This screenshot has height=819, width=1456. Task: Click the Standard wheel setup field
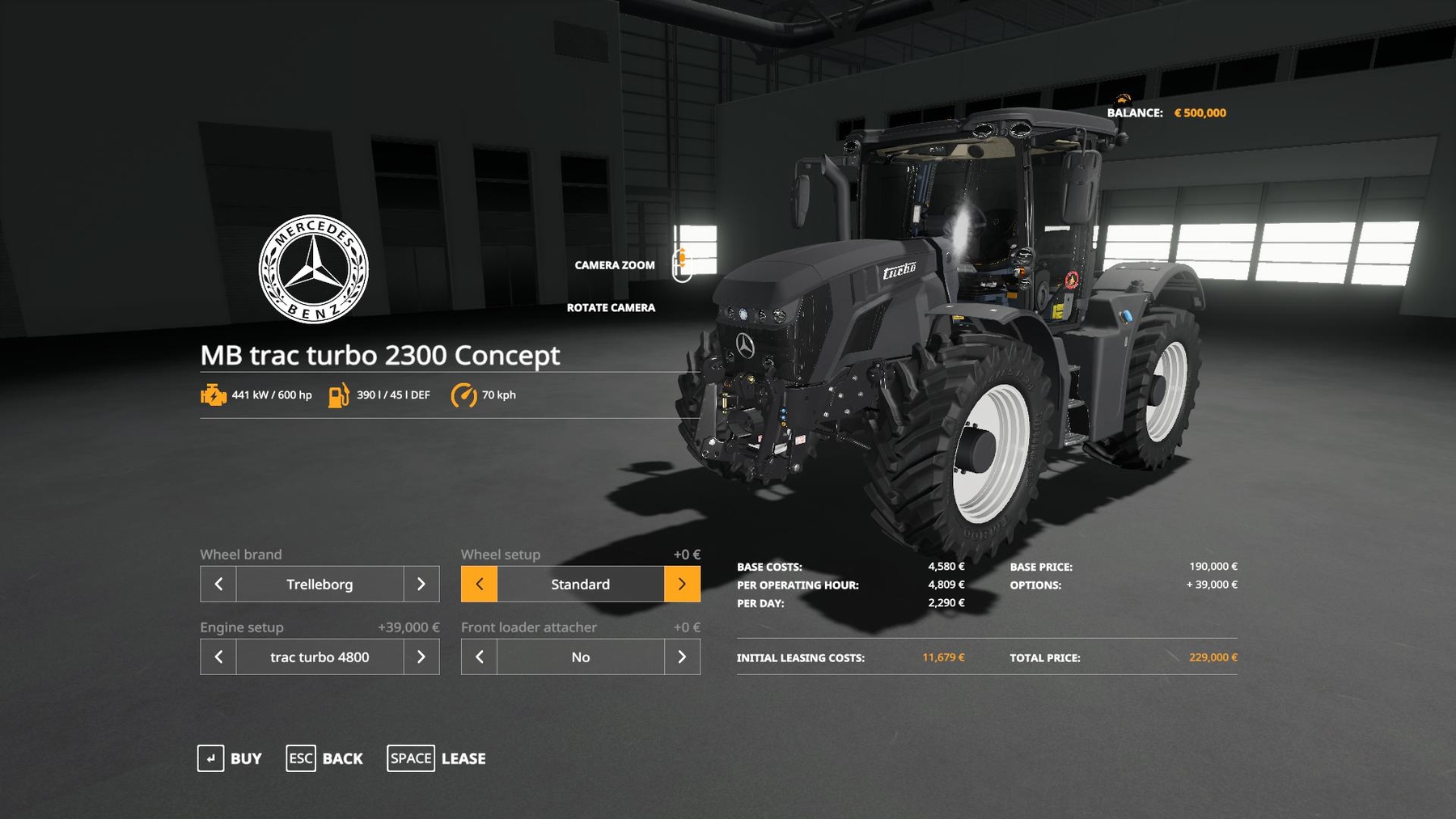point(580,584)
